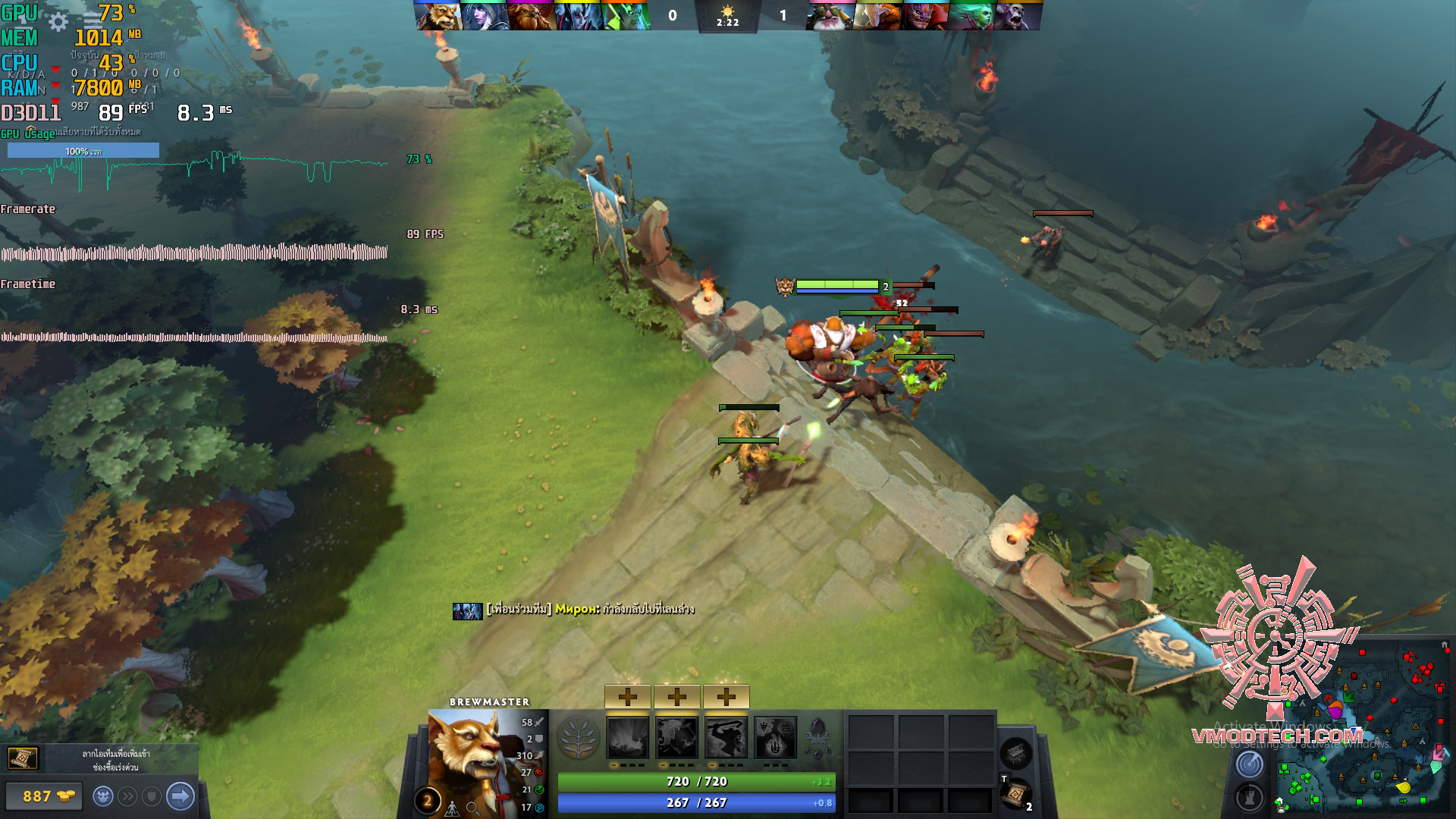Image resolution: width=1456 pixels, height=819 pixels.
Task: Select Brewmaster's portrait in the top bar
Action: 438,16
